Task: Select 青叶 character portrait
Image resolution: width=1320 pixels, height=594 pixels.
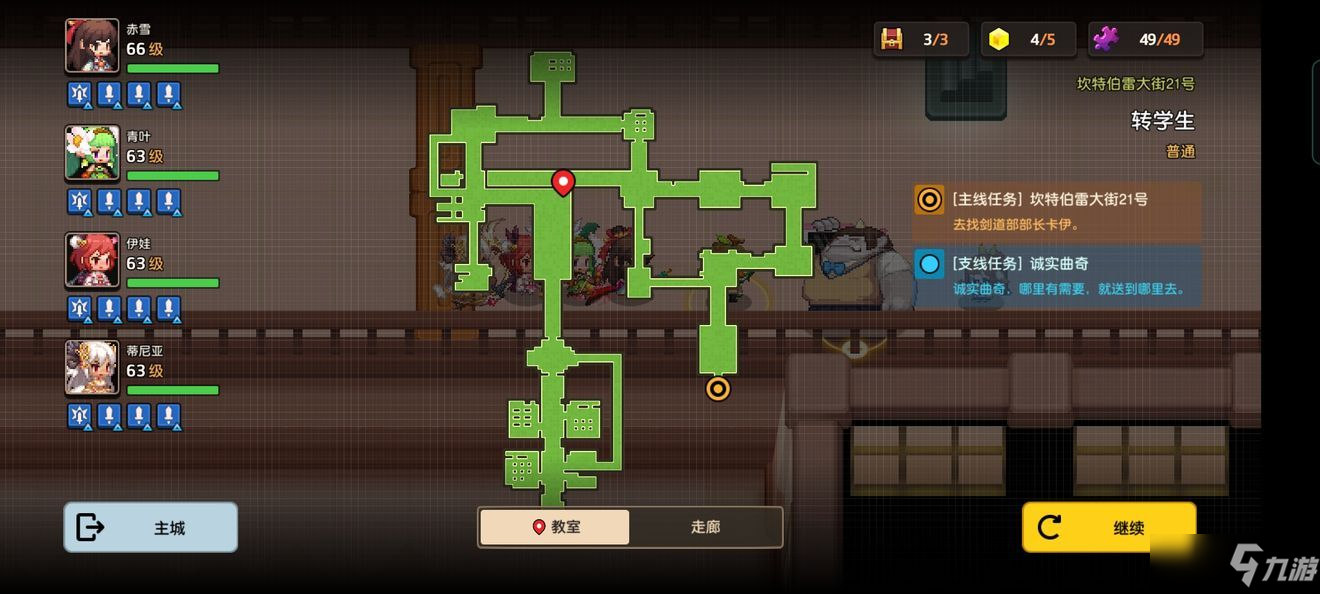Action: [92, 153]
